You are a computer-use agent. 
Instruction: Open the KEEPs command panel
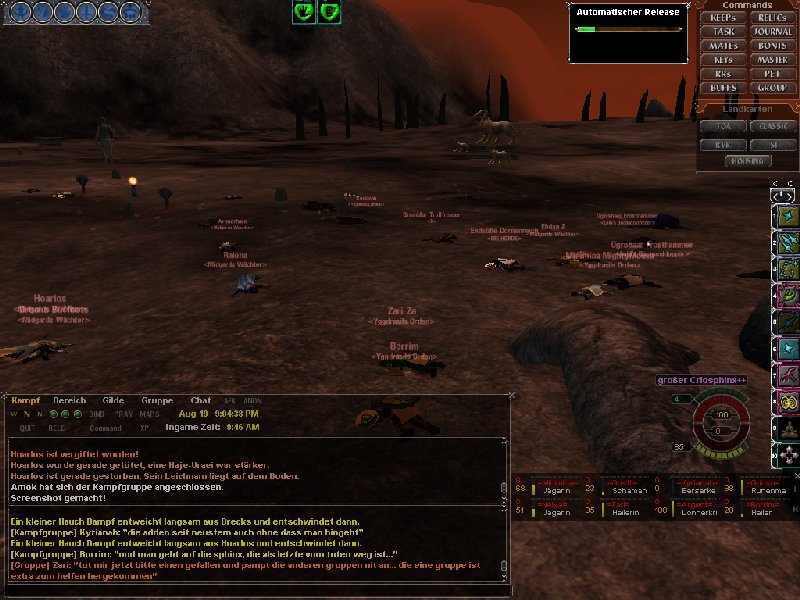tap(723, 18)
